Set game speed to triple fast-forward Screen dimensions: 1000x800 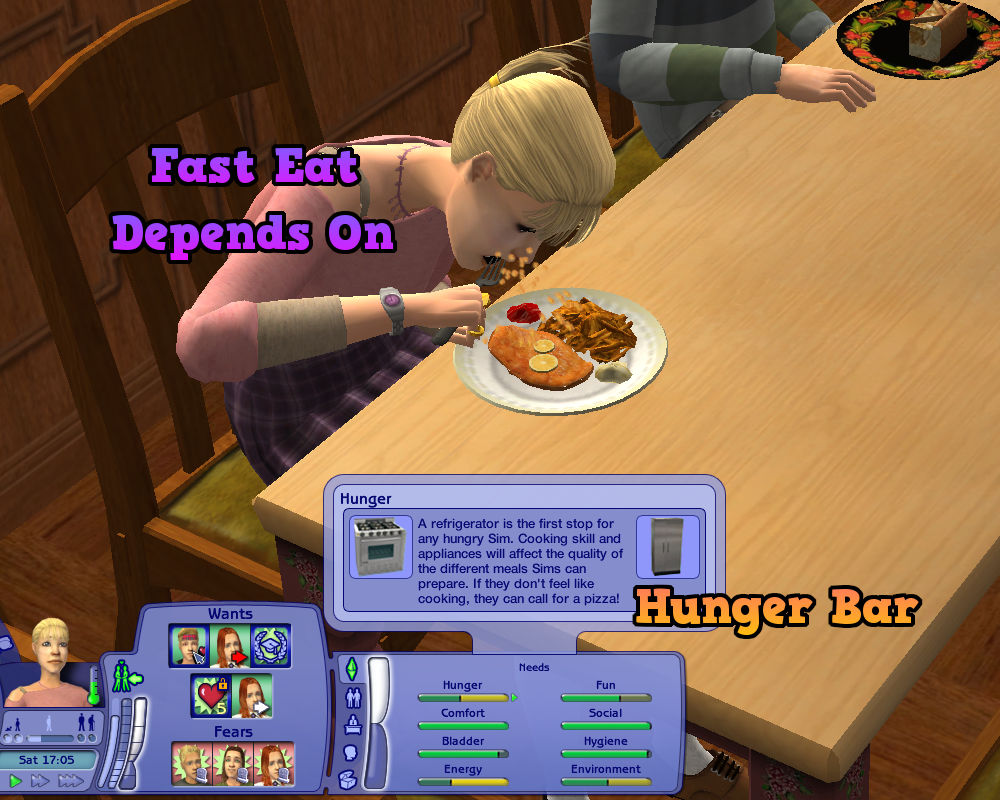coord(70,780)
